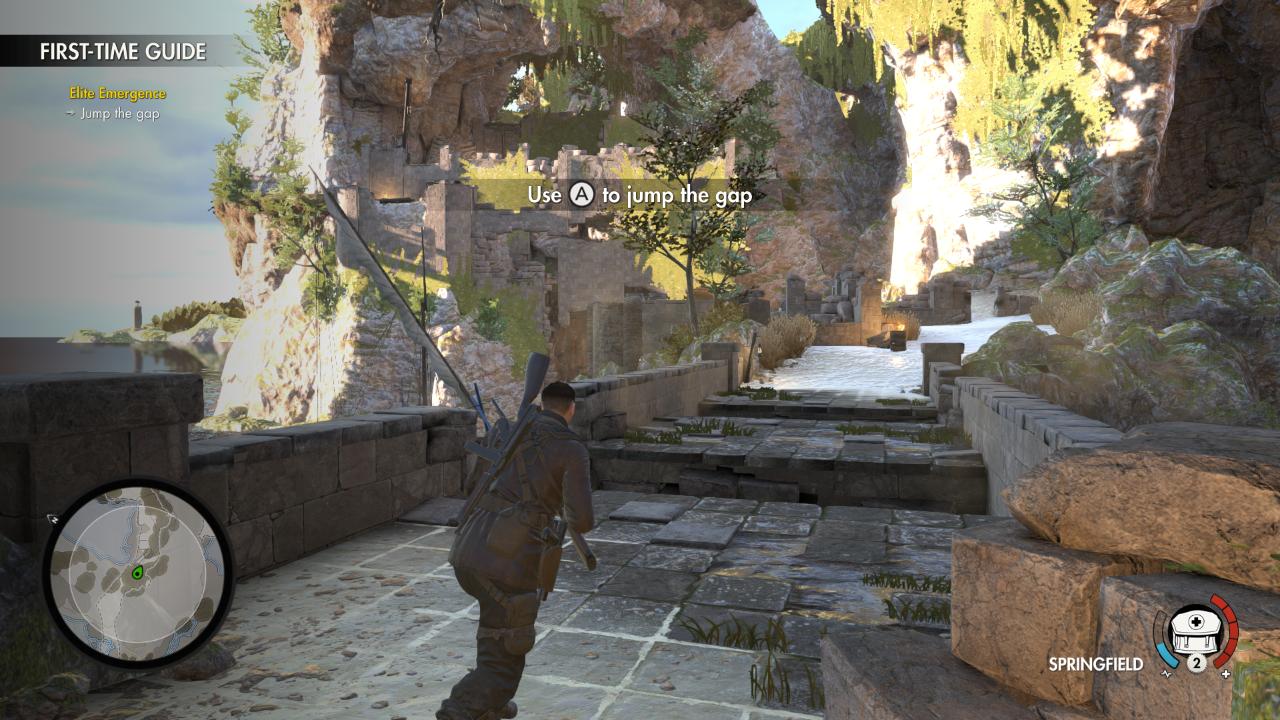Select the bandage count badge showing 2
Image resolution: width=1280 pixels, height=720 pixels.
[x=1197, y=661]
